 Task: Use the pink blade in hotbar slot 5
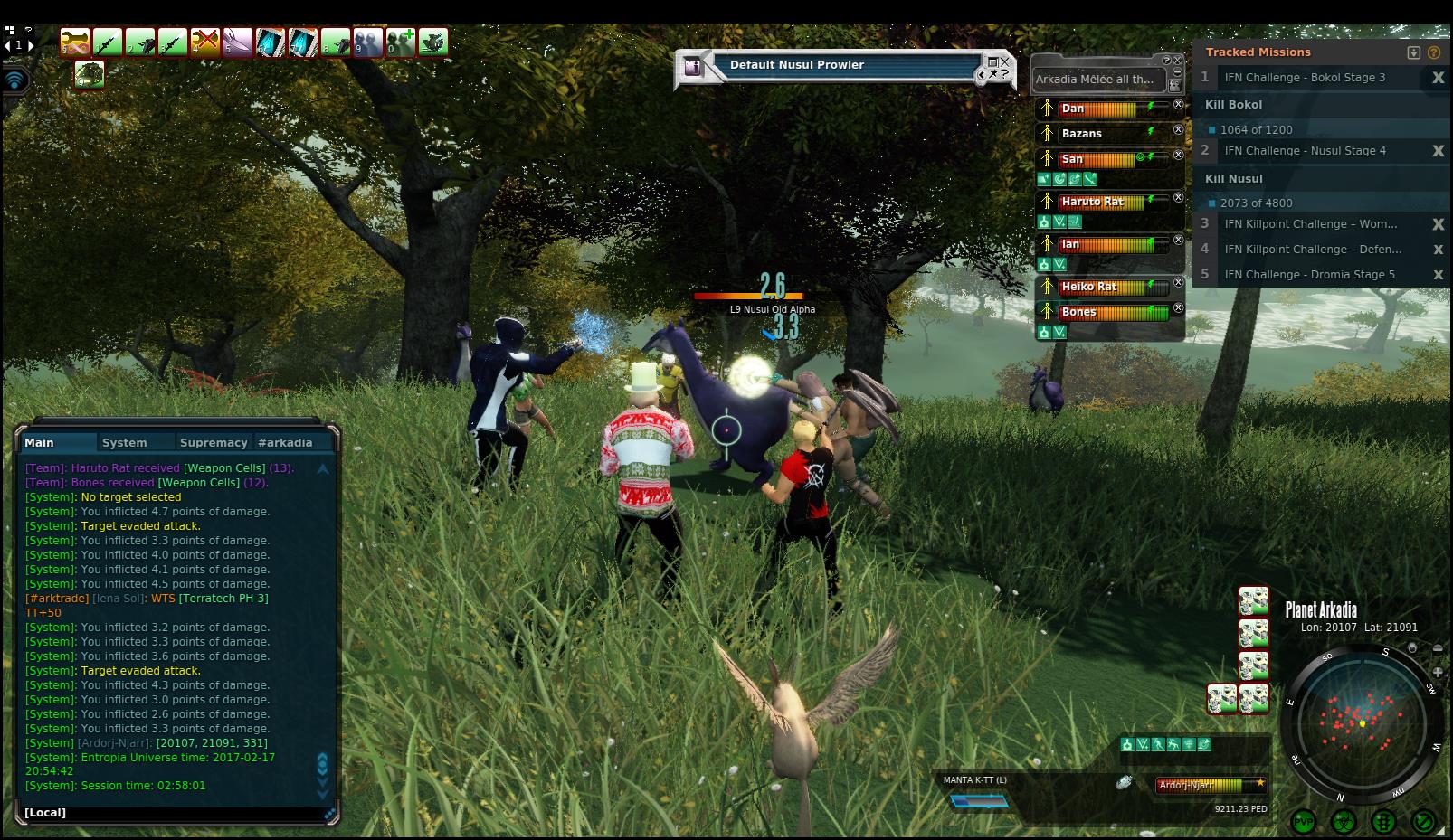pos(237,42)
